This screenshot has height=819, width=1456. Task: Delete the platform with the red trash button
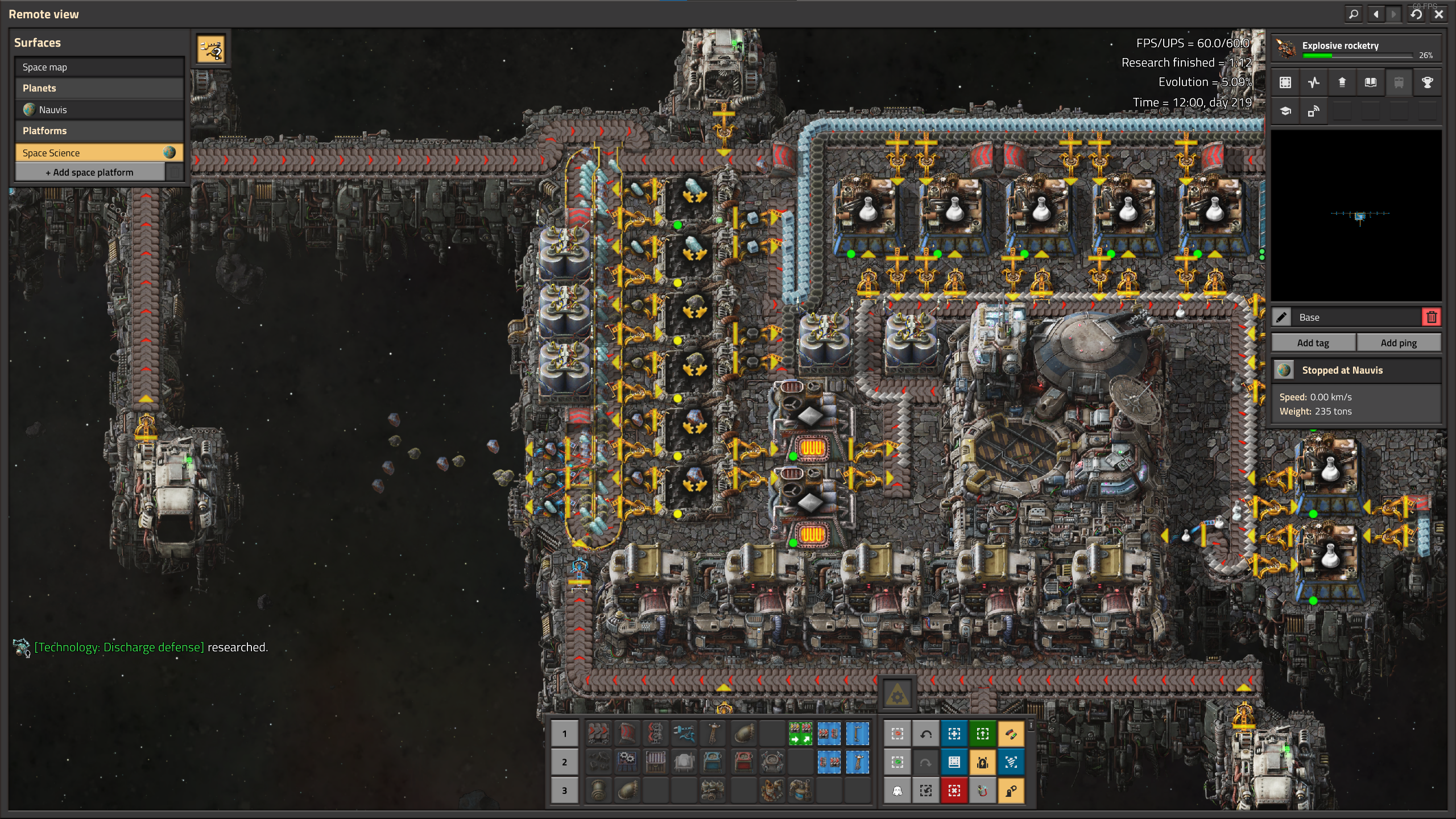click(x=1432, y=317)
